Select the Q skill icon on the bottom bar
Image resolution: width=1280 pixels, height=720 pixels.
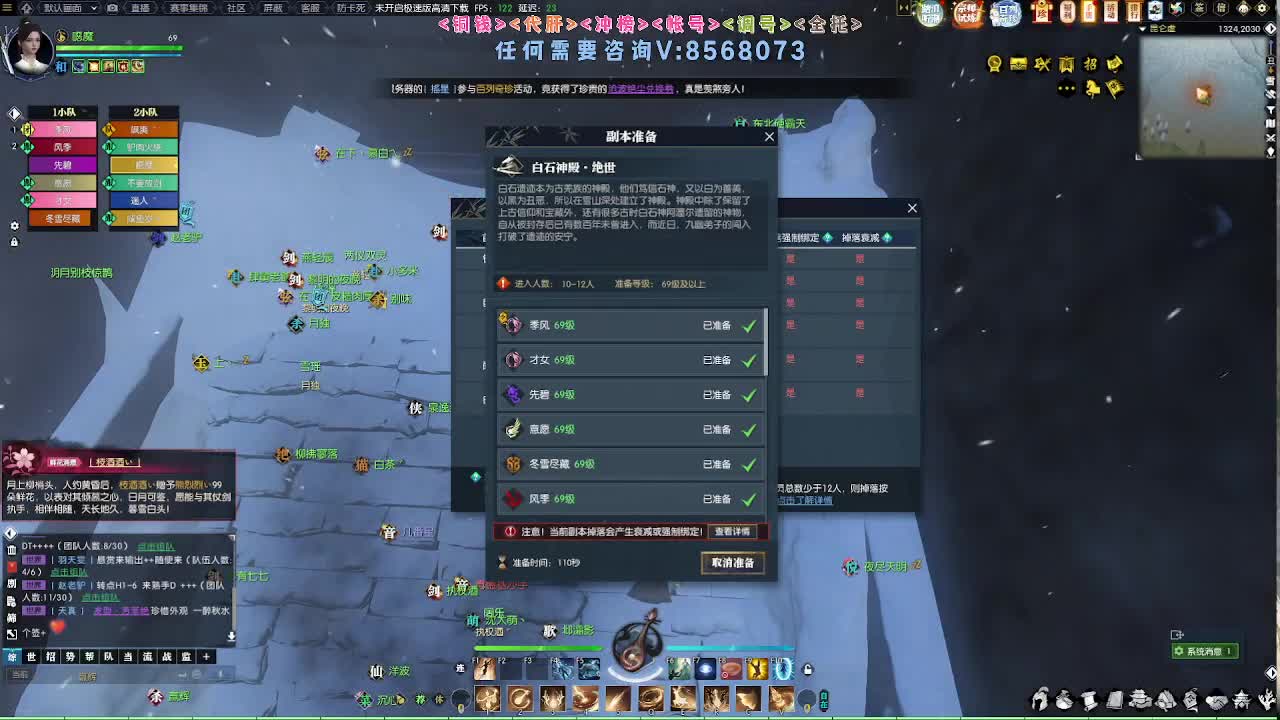(650, 698)
